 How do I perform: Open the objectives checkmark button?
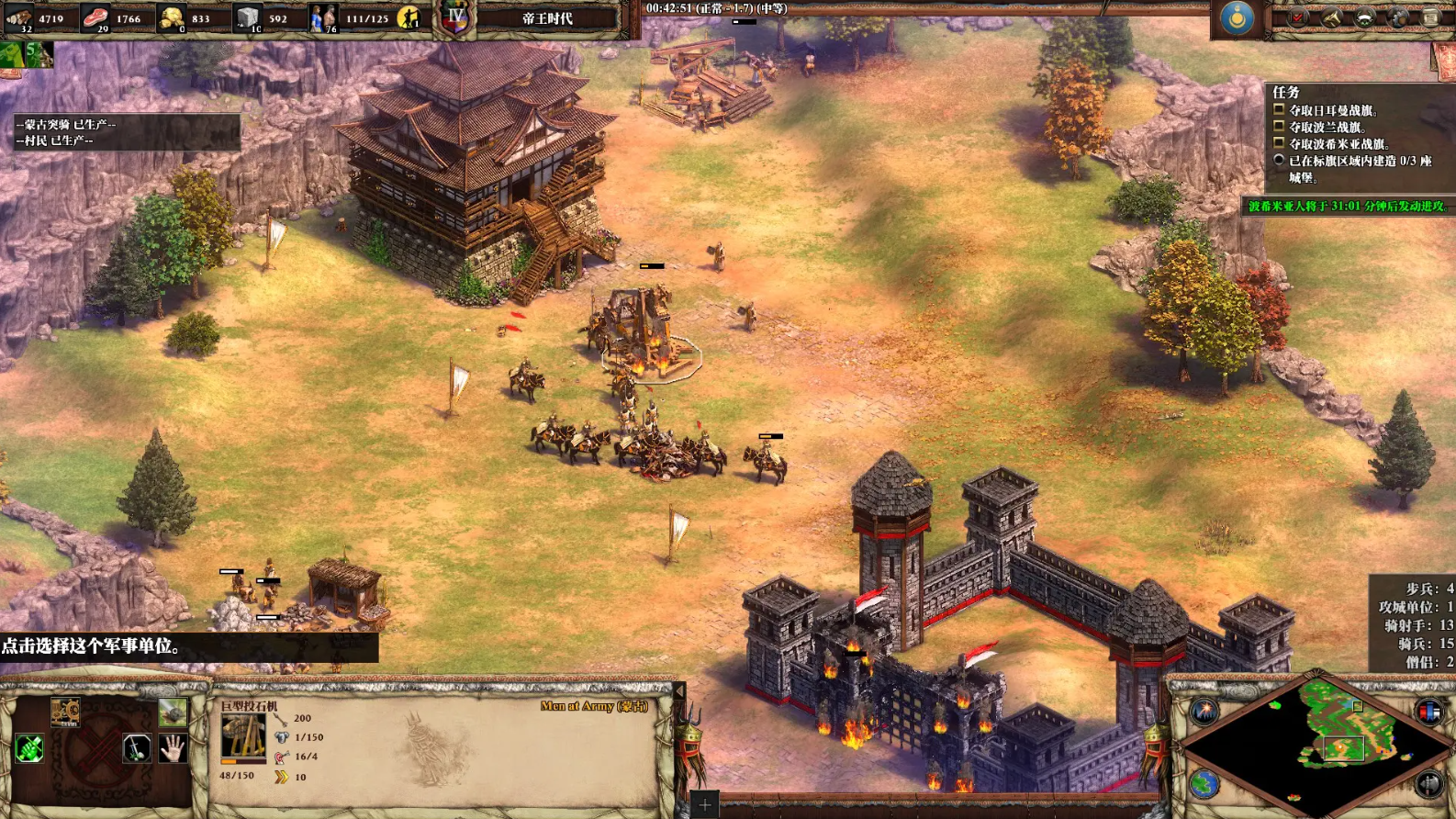pos(1298,17)
